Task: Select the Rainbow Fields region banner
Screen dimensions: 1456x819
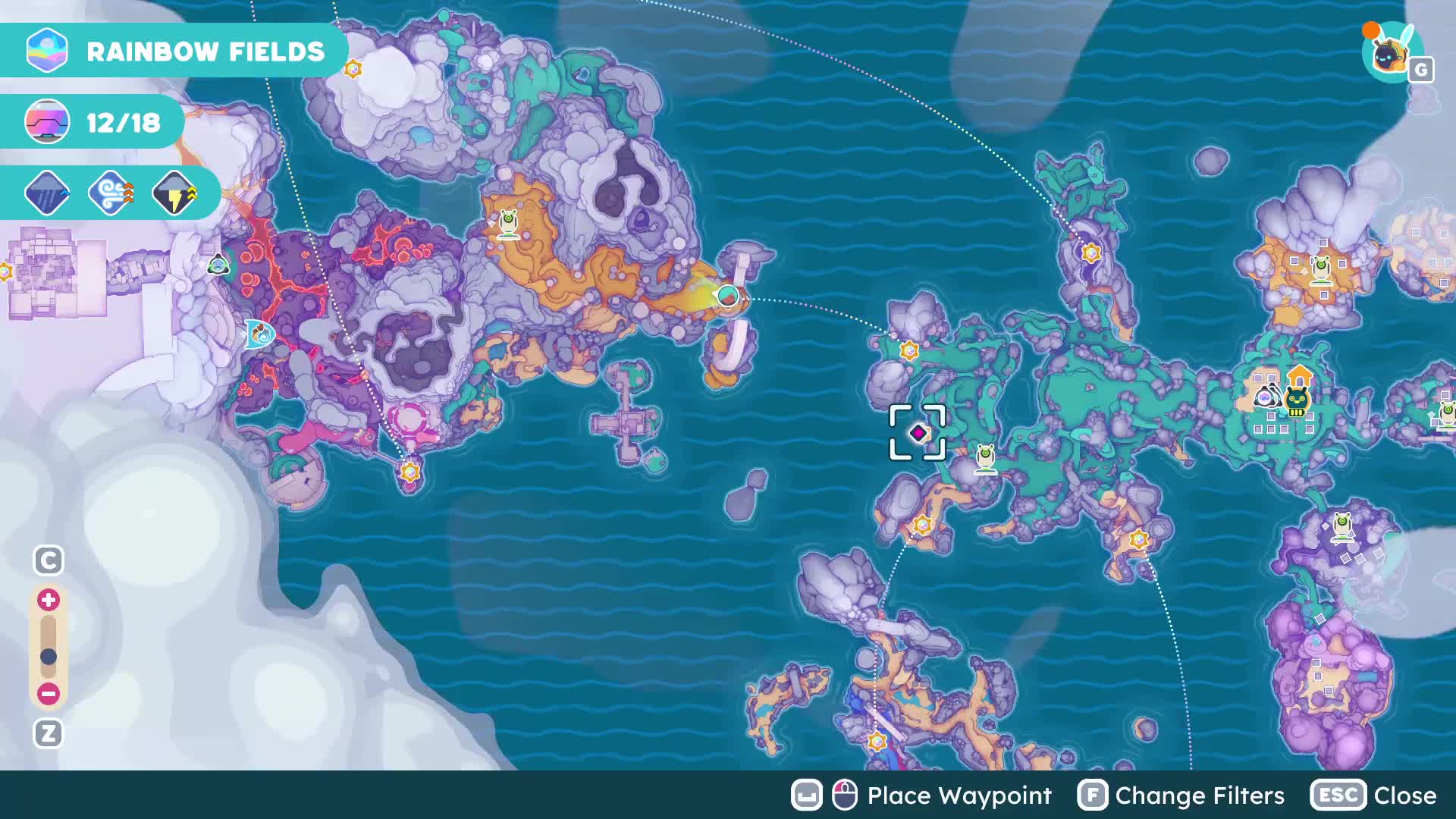Action: [x=174, y=51]
